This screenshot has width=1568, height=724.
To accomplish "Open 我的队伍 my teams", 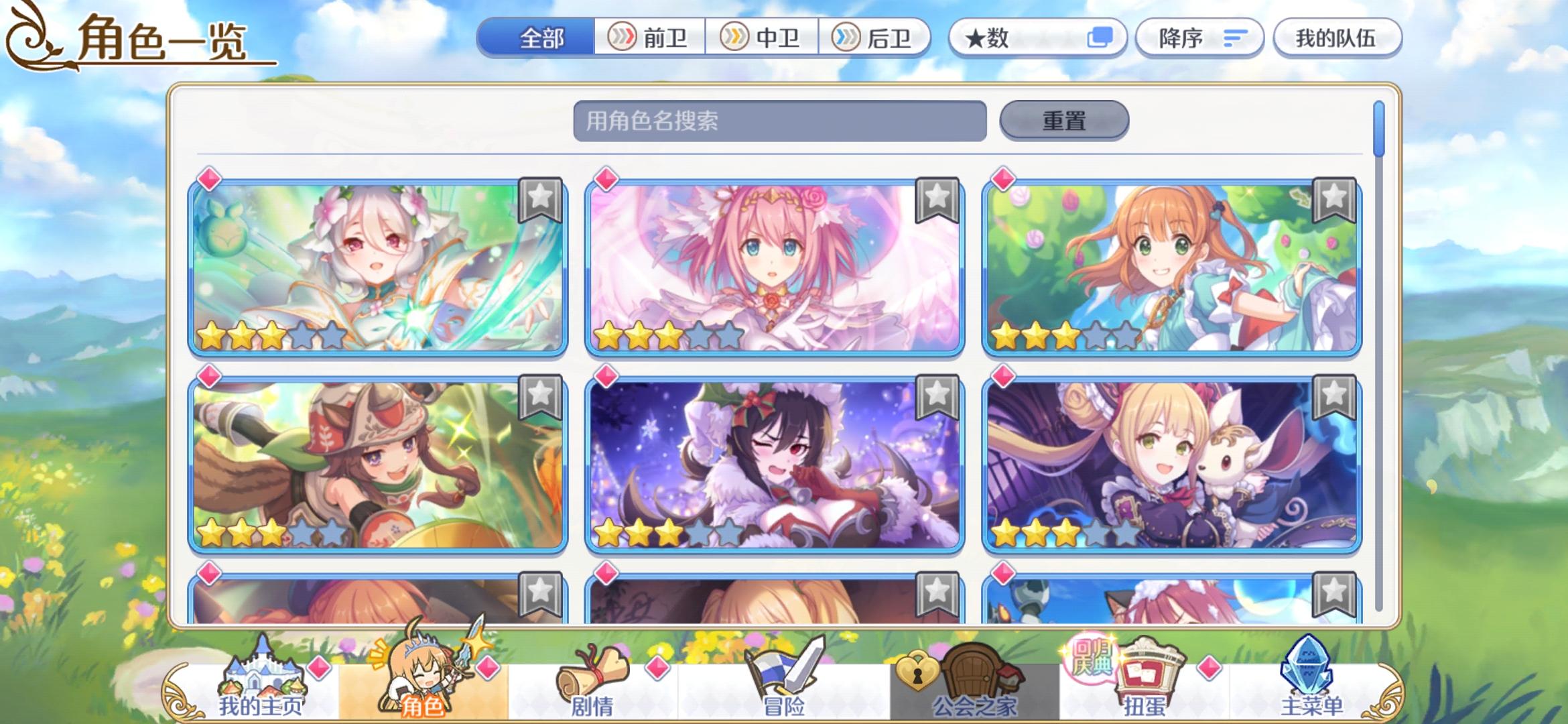I will 1336,38.
